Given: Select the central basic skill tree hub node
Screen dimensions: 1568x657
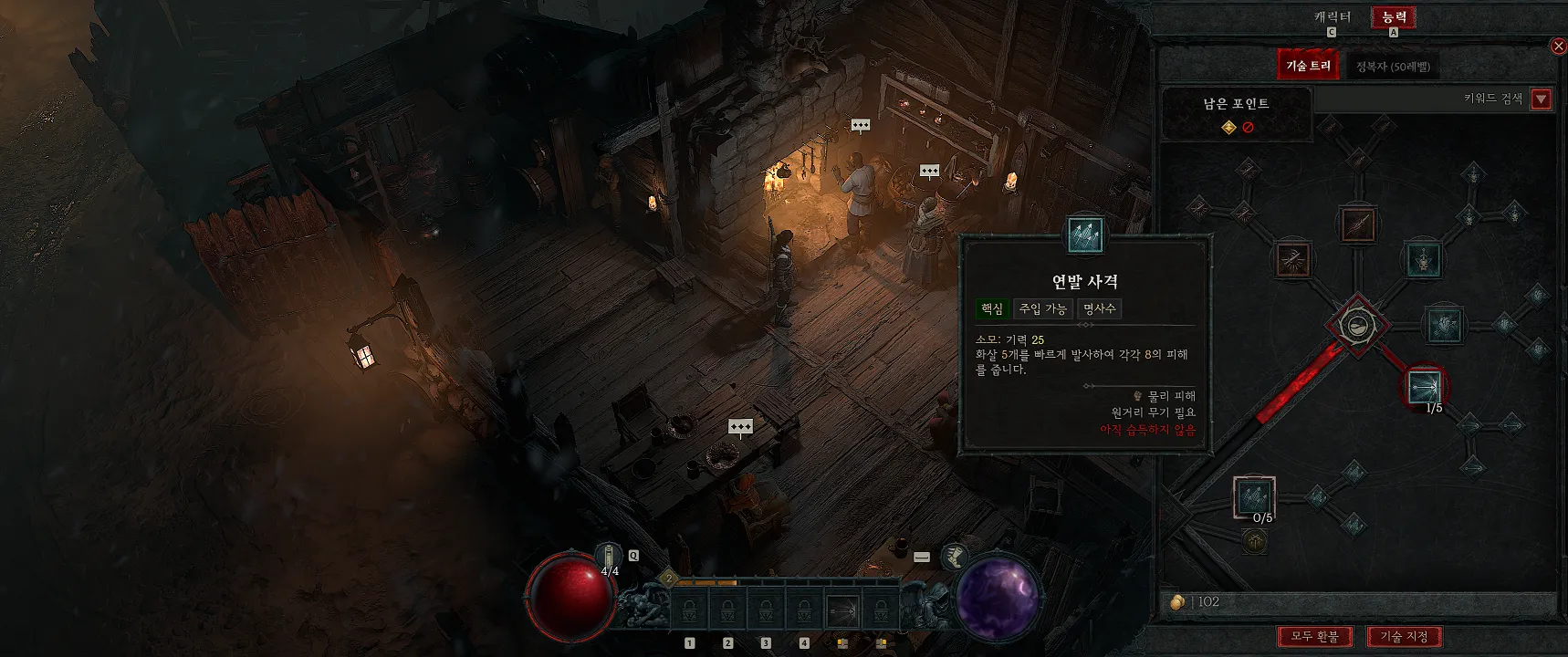Looking at the screenshot, I should click(x=1358, y=325).
